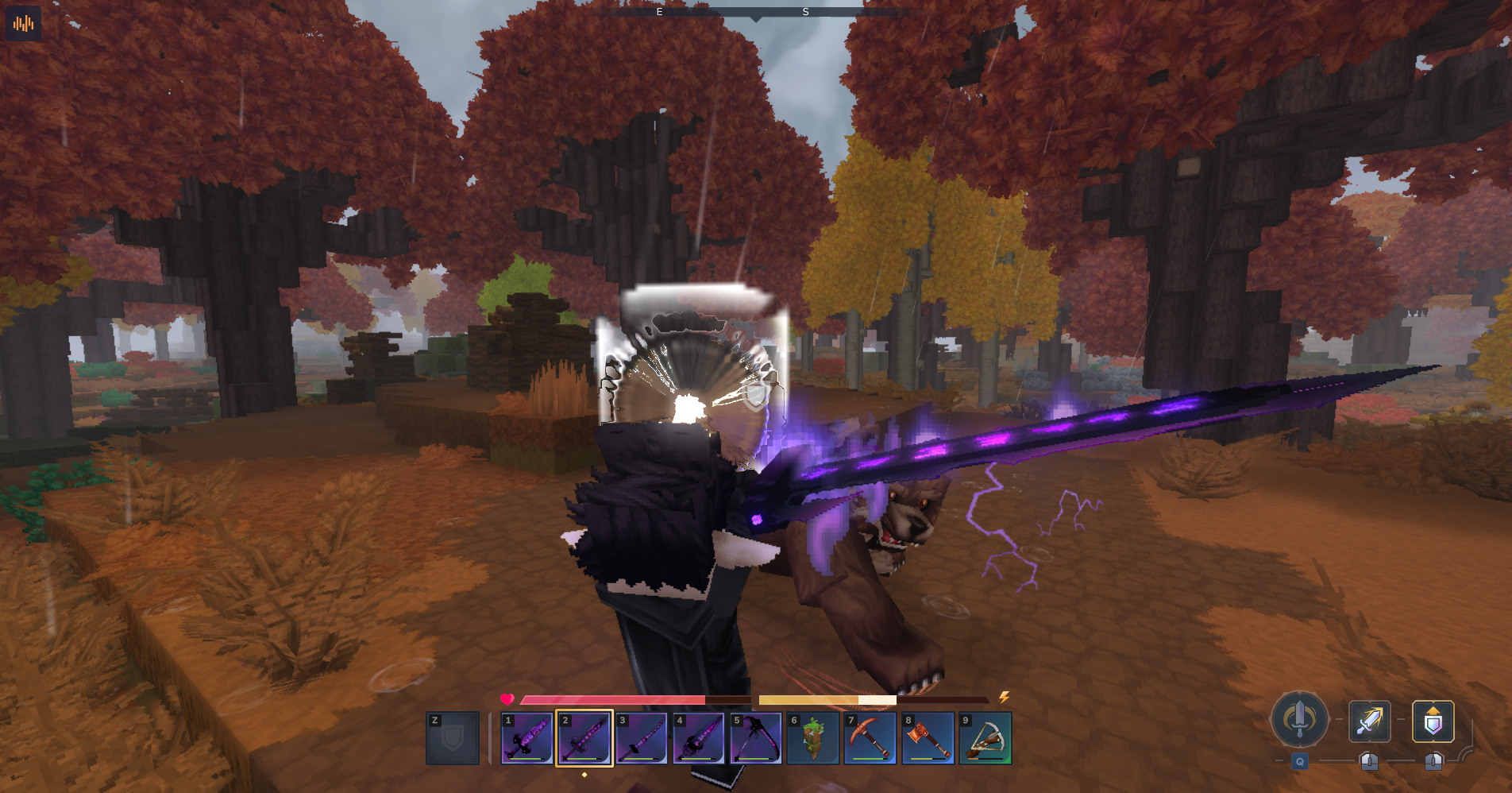
Task: Select hotbar slot 1 purple broadsword
Action: 526,738
